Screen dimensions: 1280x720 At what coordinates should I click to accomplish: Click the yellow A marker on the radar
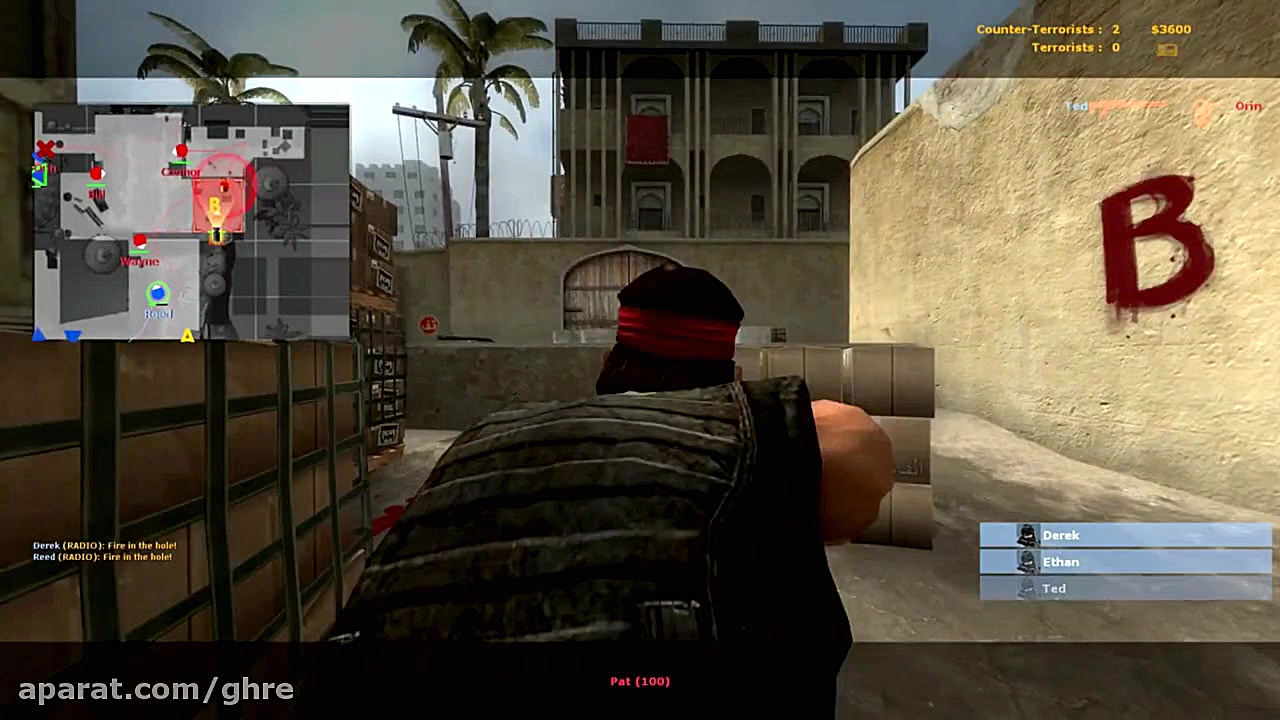click(186, 336)
